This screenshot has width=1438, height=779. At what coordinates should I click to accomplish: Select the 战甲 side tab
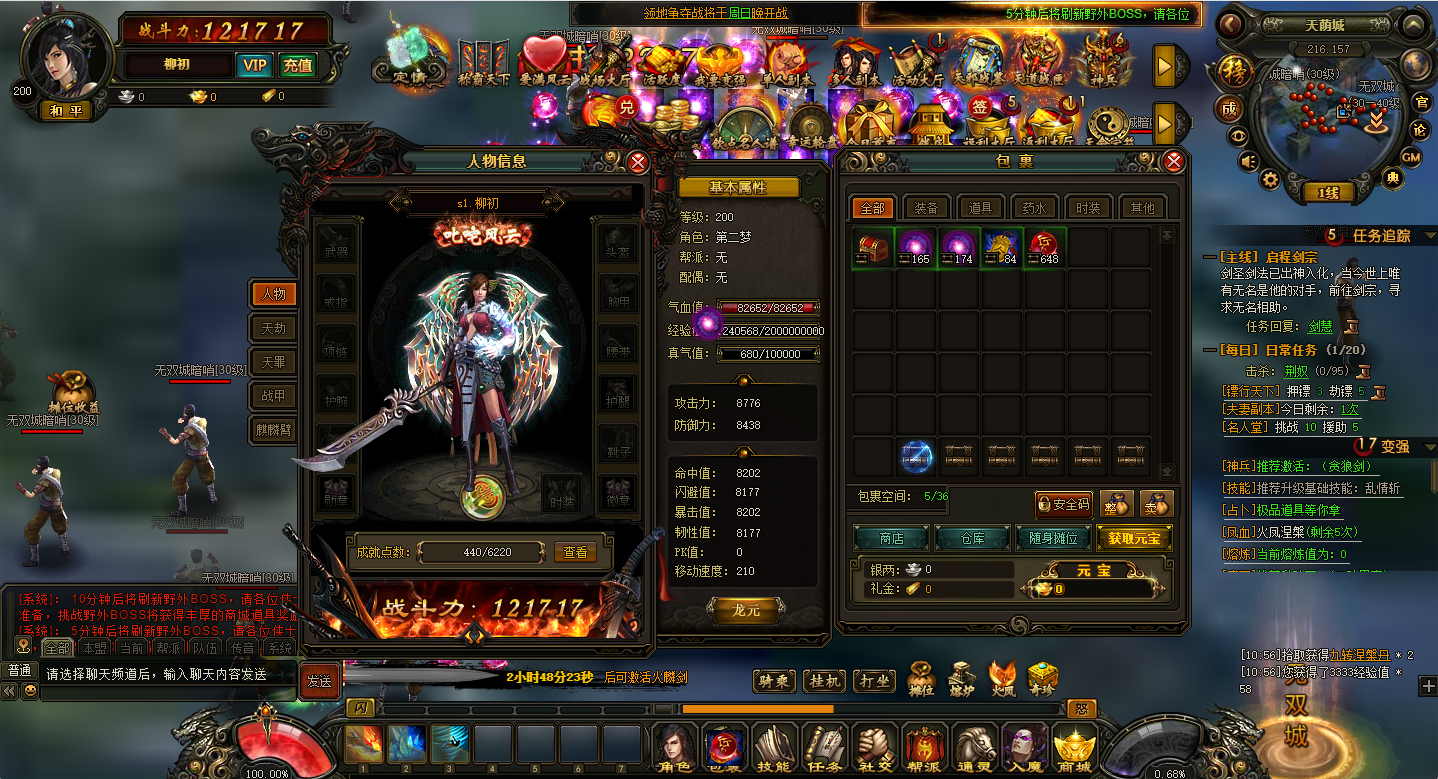[x=273, y=396]
